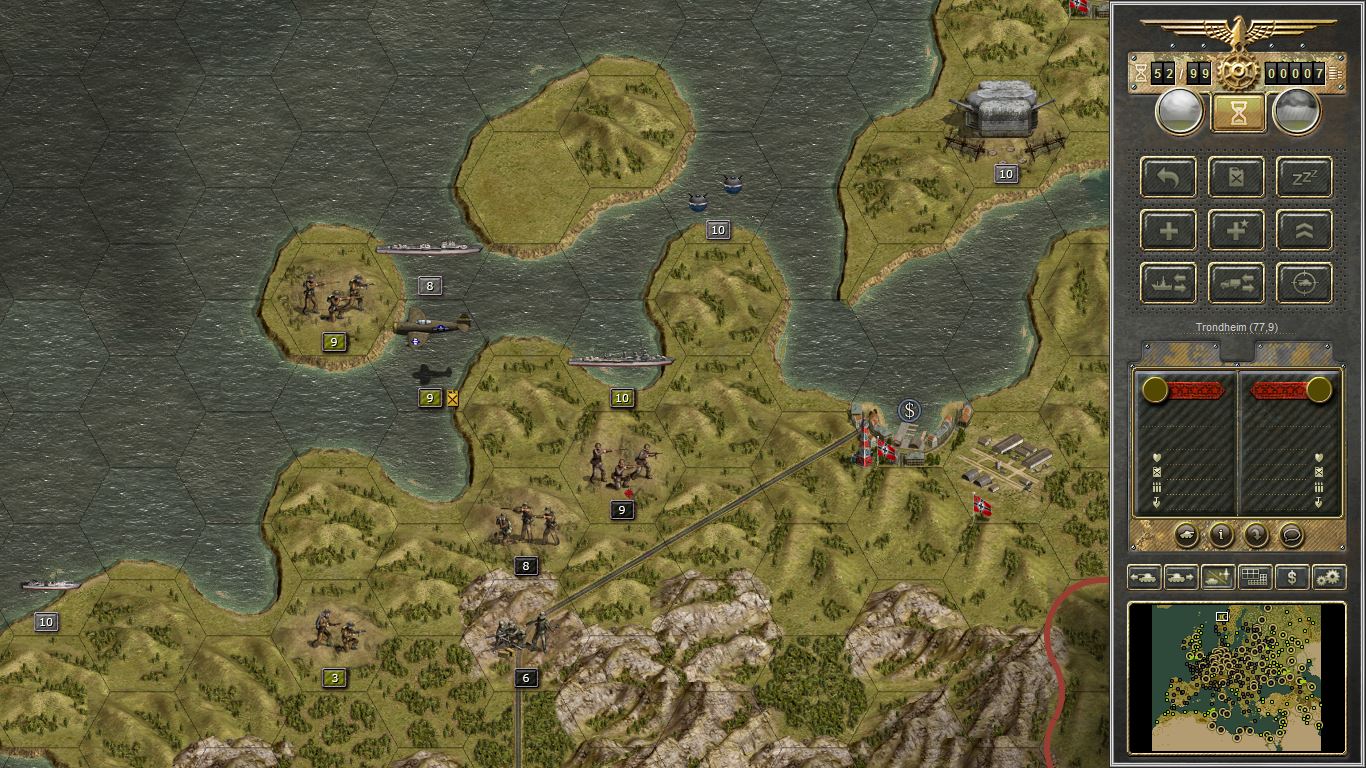The image size is (1366, 768).
Task: Click the plain plus replacements button
Action: pos(1169,230)
